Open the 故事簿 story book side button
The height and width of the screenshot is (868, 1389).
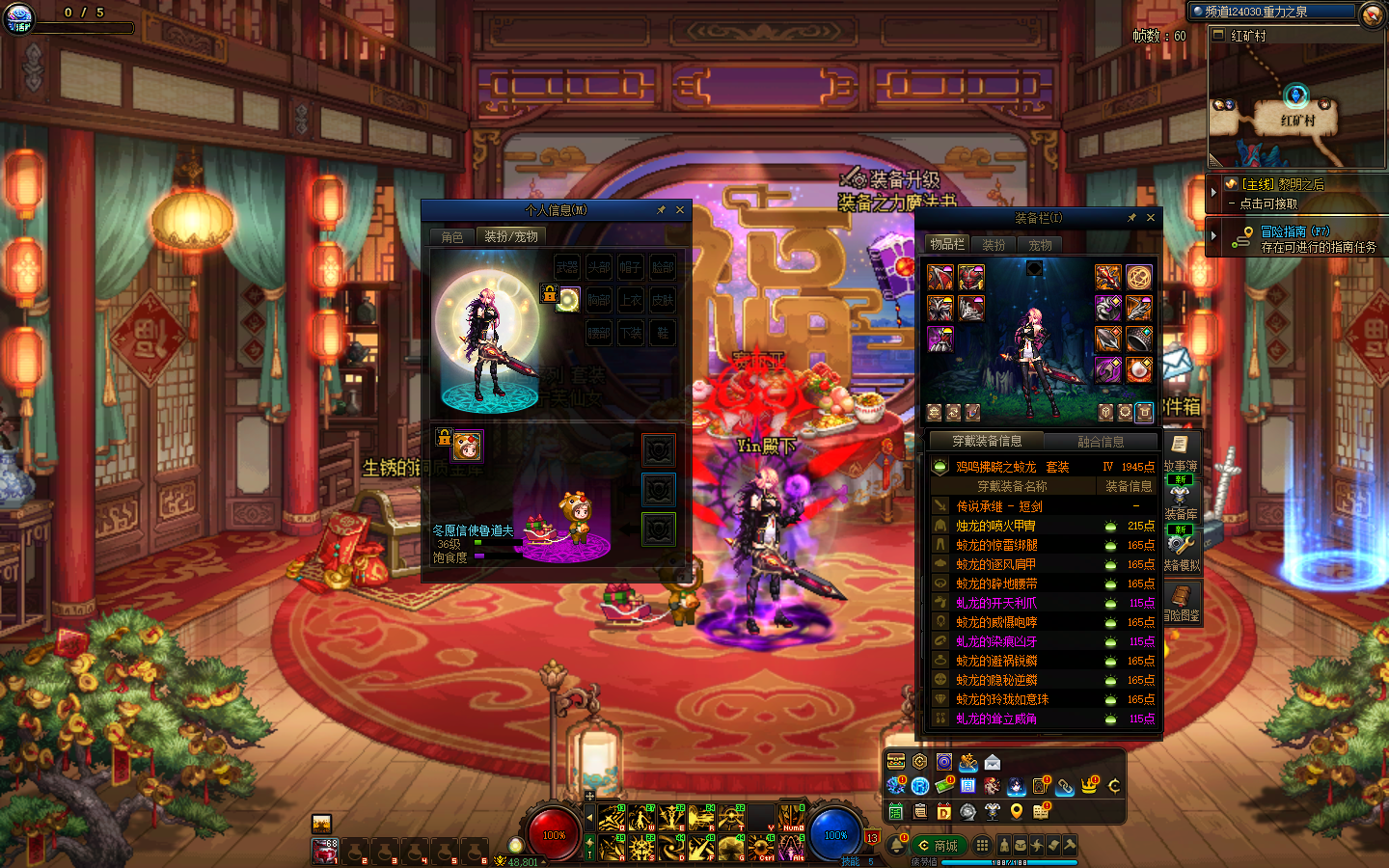tap(1180, 451)
